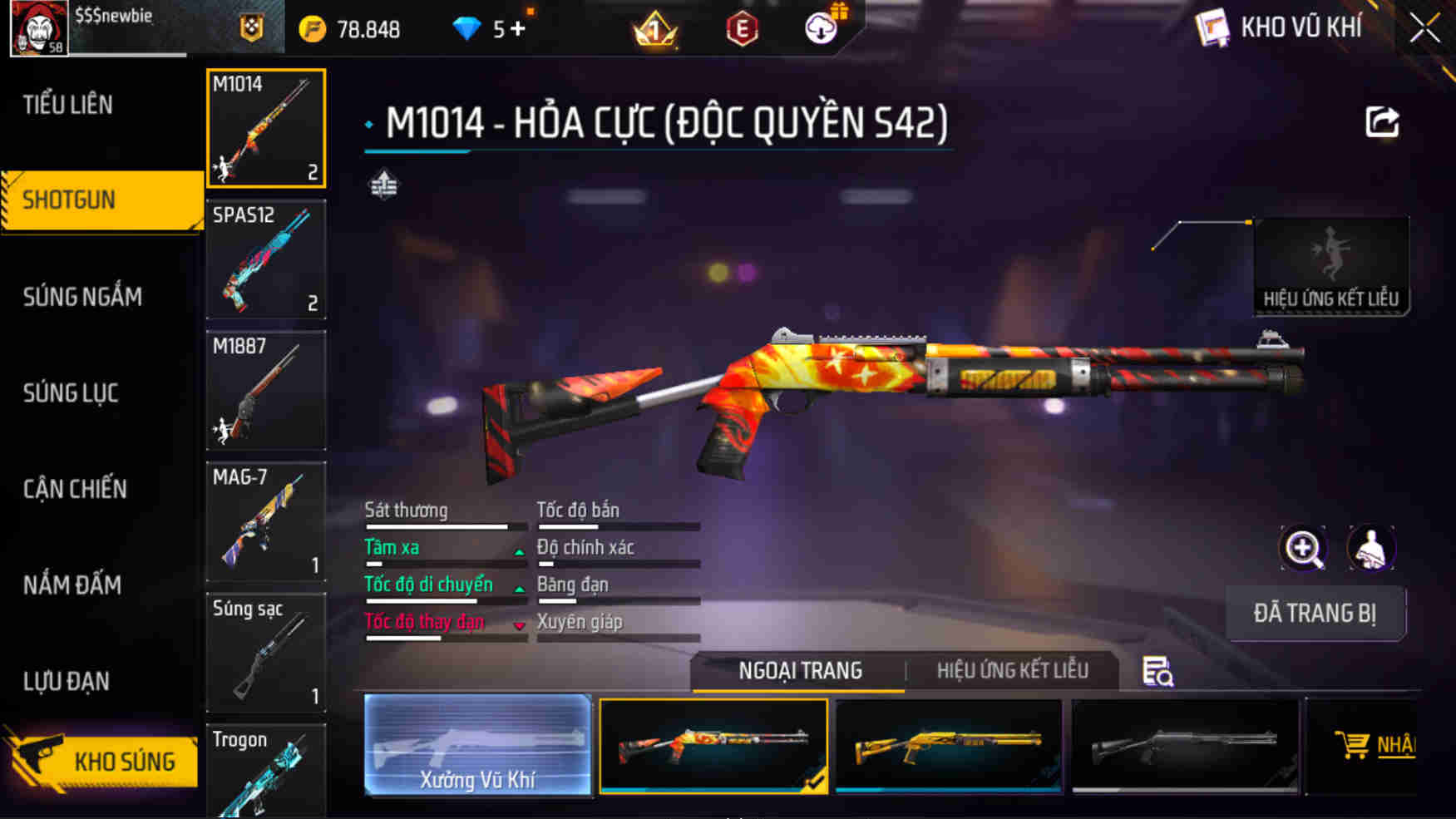Choose the M1887 weapon tile
1456x819 pixels.
click(x=266, y=390)
